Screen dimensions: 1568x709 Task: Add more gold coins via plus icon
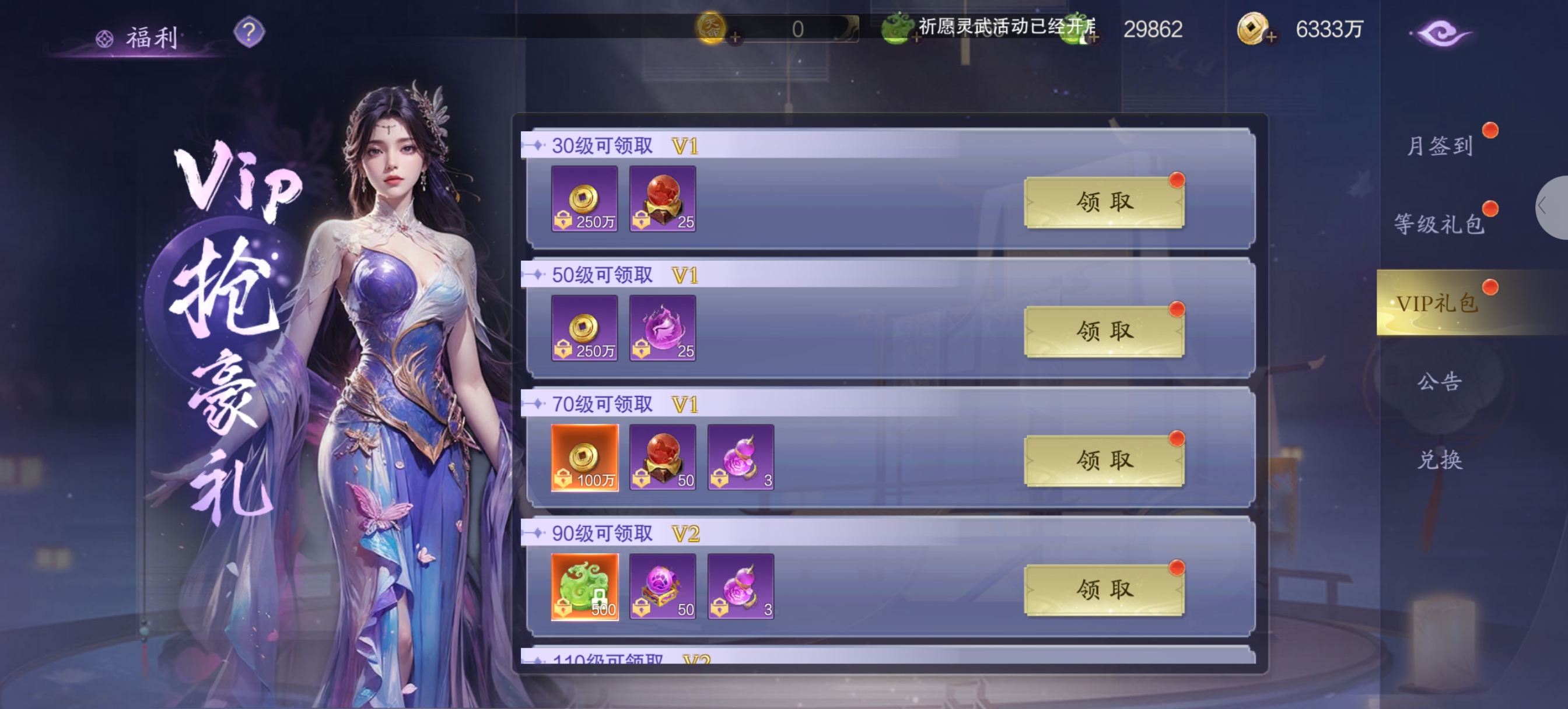click(x=1270, y=38)
